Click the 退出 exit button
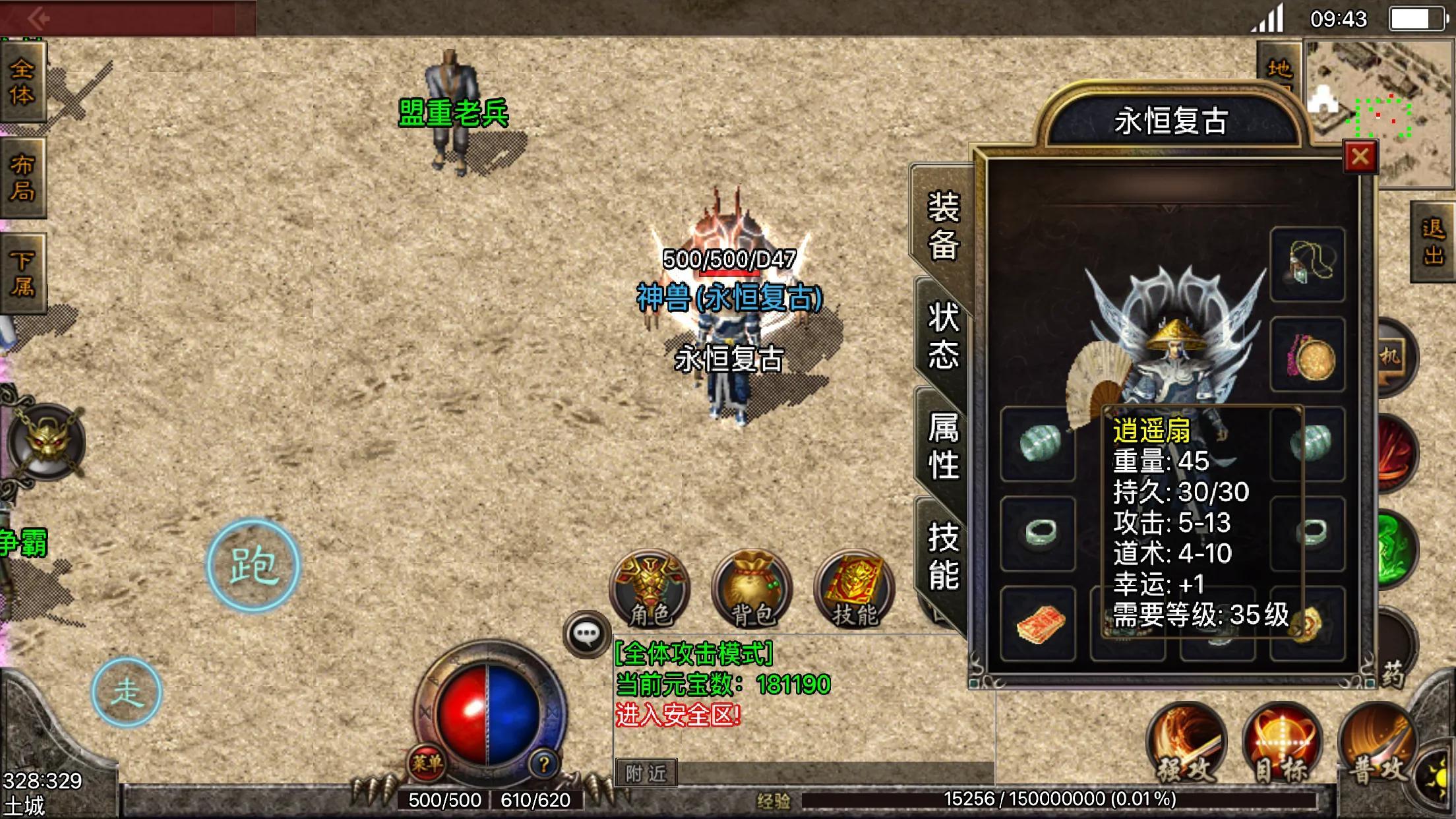Viewport: 1456px width, 819px height. point(1432,242)
